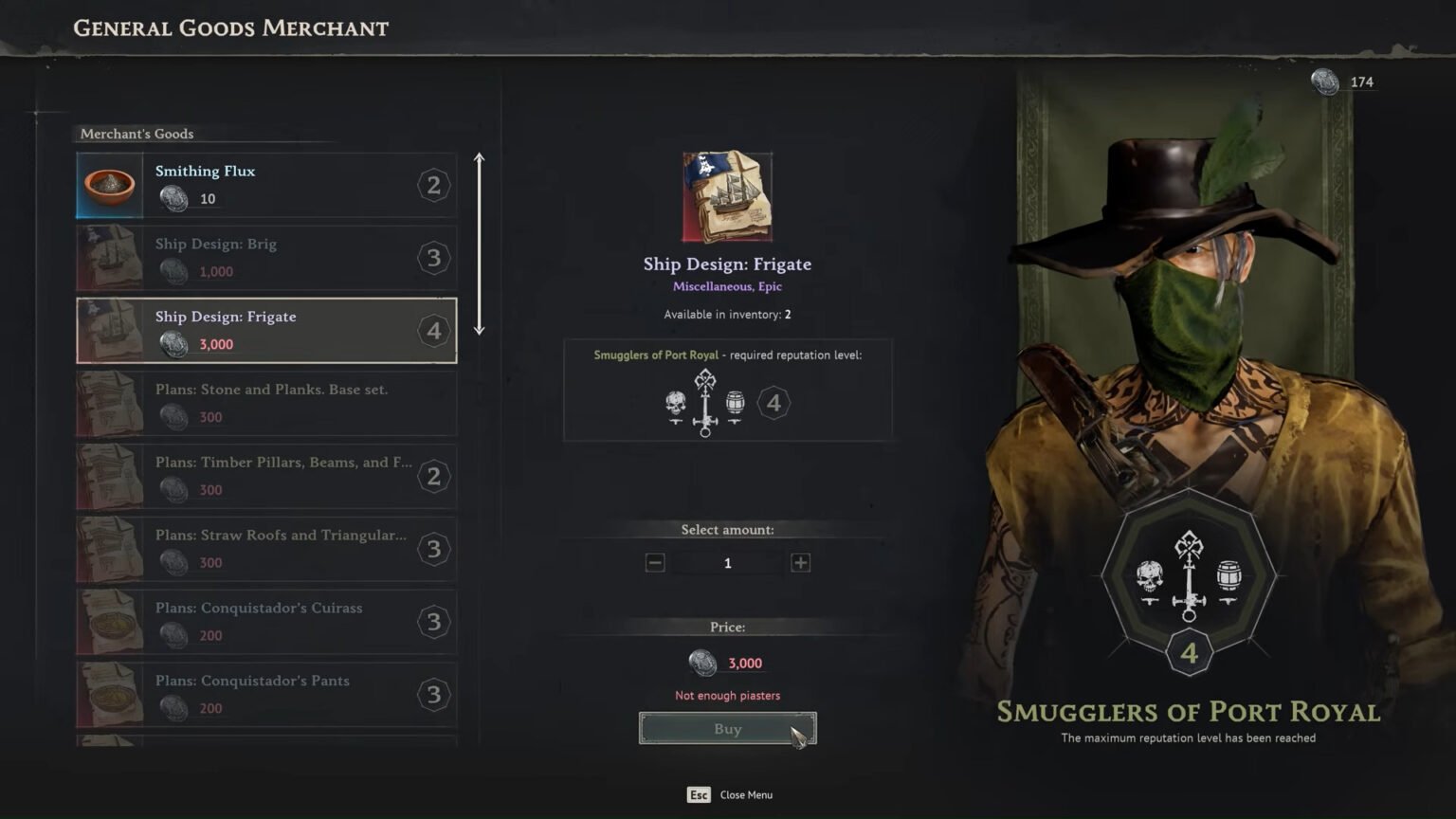The height and width of the screenshot is (819, 1456).
Task: Click the Conquistador's Cuirass item icon
Action: pos(108,622)
